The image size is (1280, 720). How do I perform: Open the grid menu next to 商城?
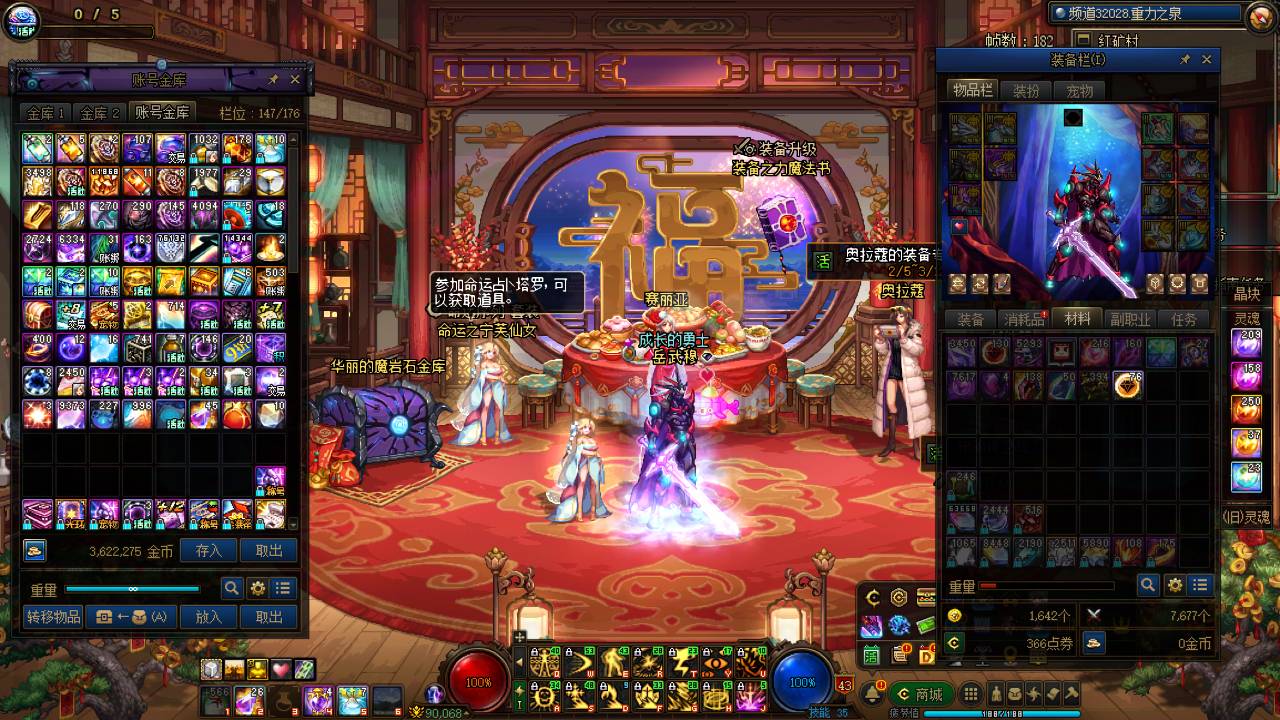pyautogui.click(x=970, y=694)
